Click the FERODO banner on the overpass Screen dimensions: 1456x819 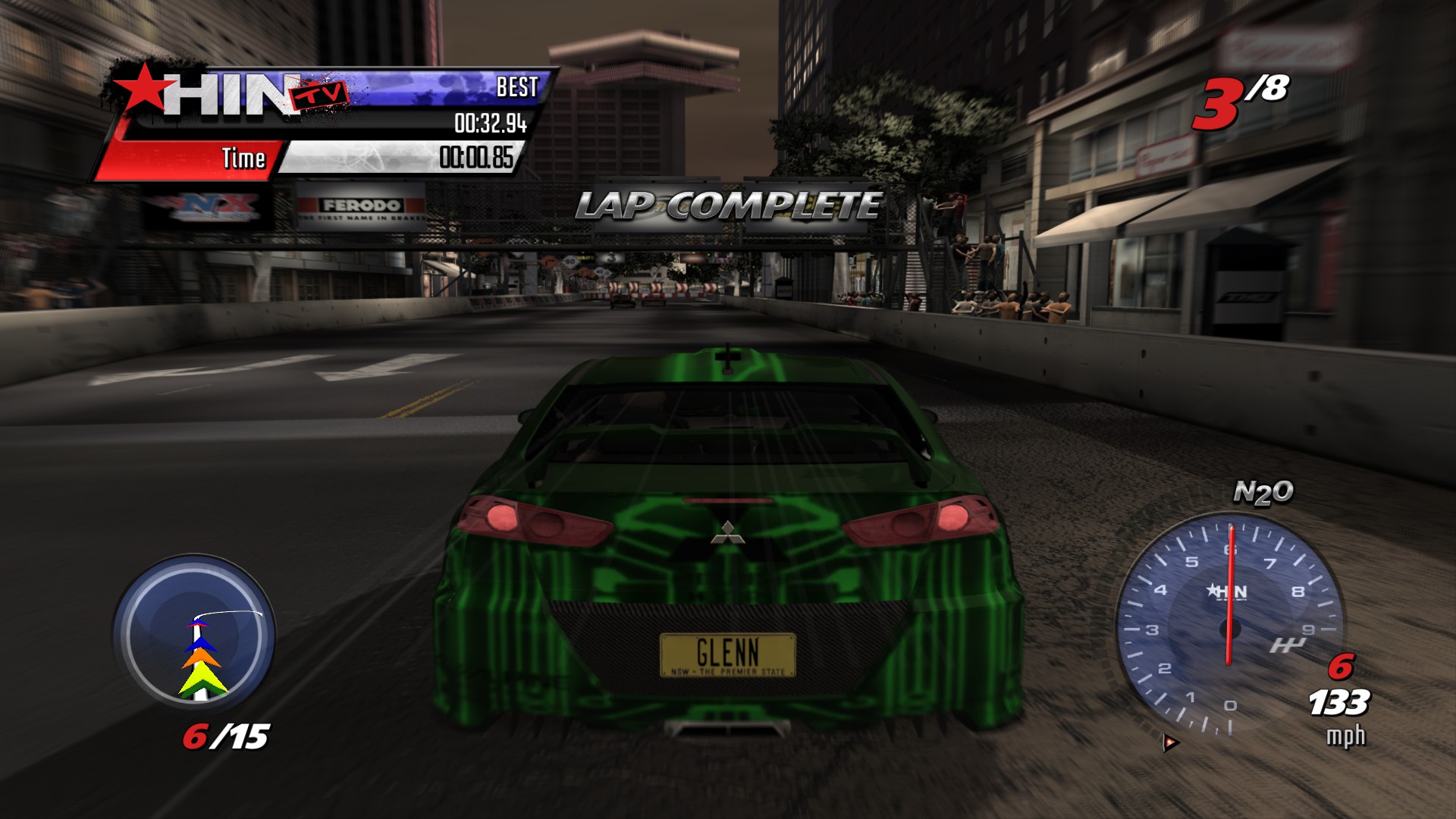point(362,206)
